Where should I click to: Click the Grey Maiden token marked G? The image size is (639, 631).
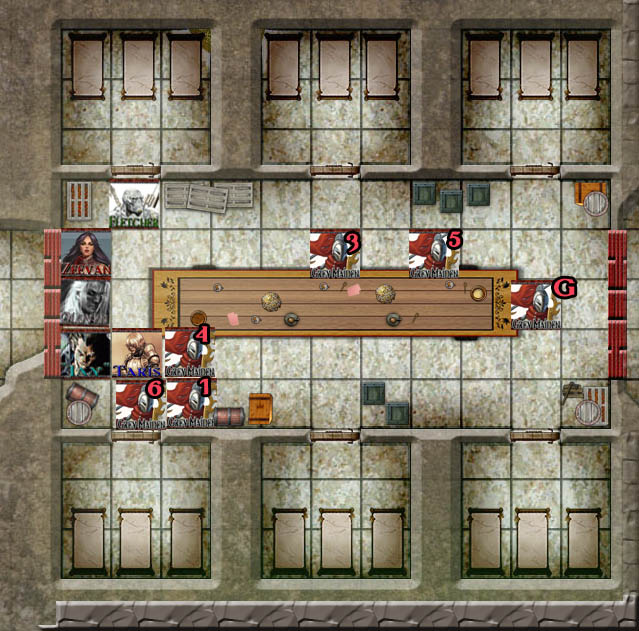tap(537, 304)
